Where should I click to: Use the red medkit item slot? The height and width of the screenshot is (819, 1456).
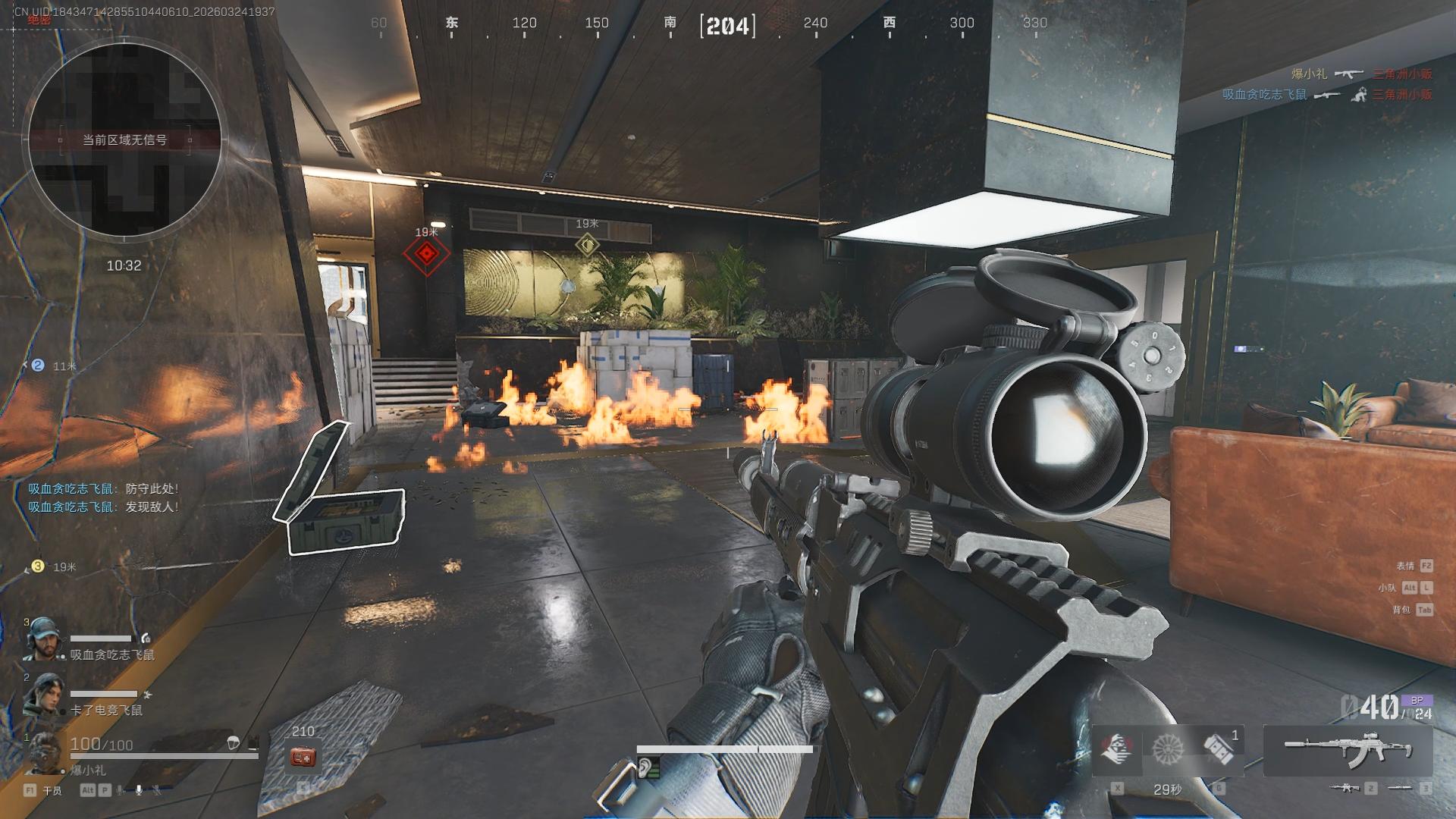(x=303, y=756)
